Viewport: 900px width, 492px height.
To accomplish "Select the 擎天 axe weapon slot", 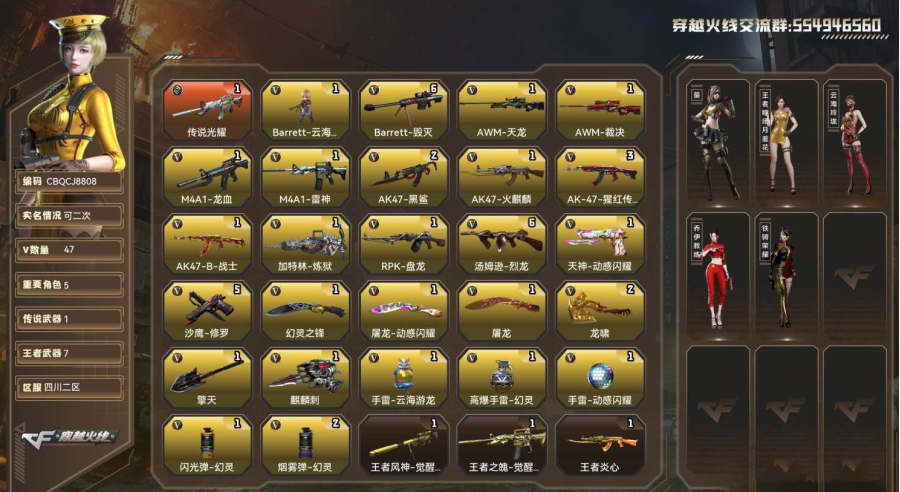I will click(206, 378).
